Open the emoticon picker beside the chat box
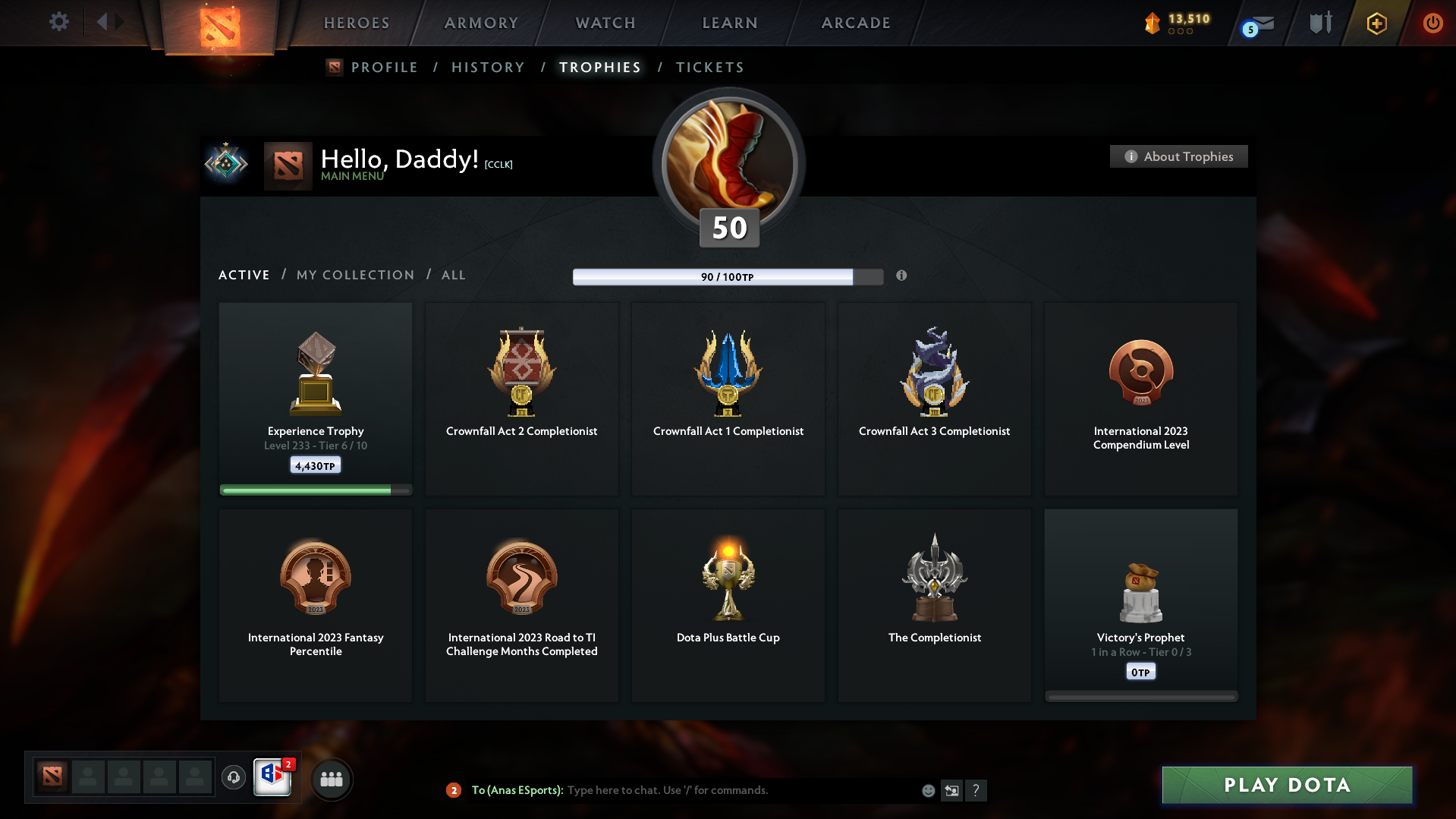This screenshot has width=1456, height=819. click(927, 790)
